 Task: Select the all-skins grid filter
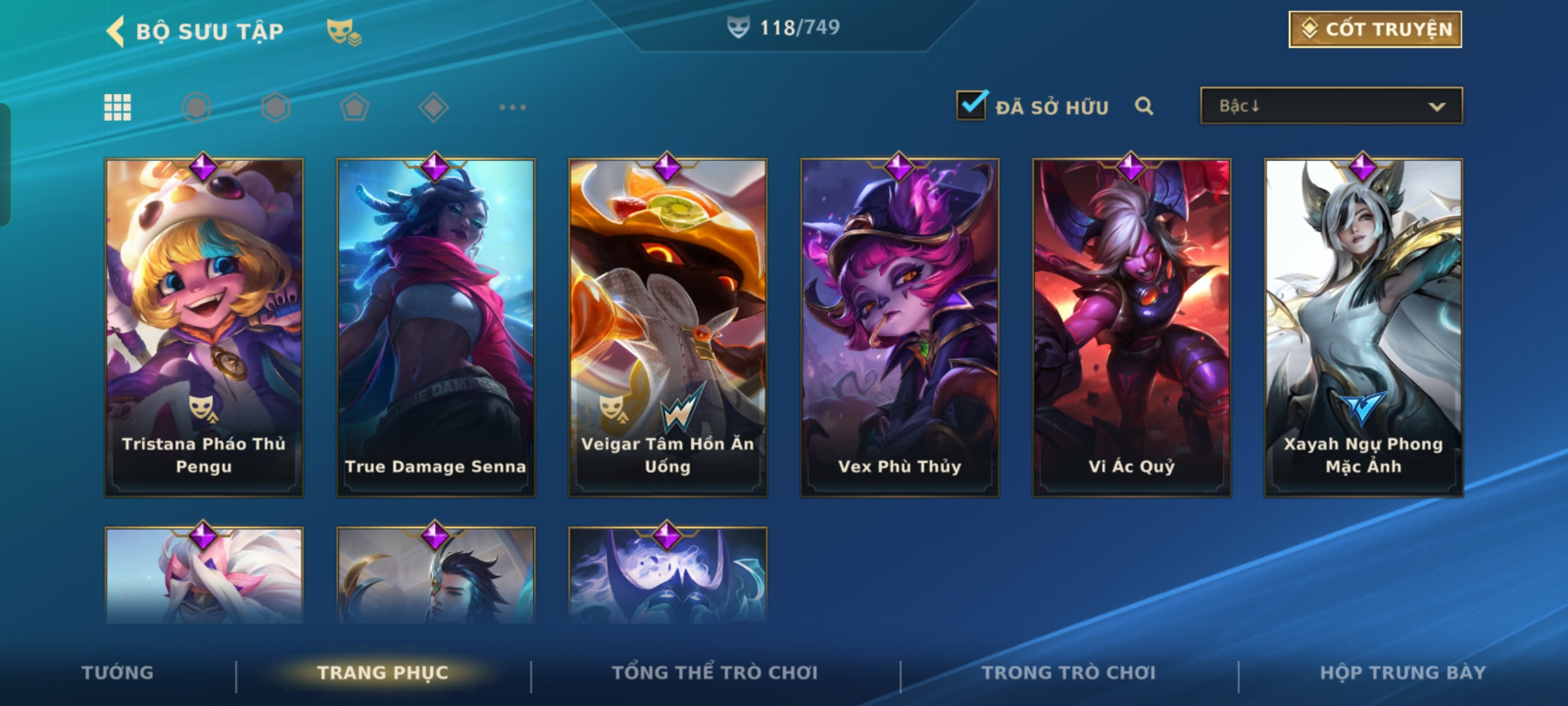point(118,107)
